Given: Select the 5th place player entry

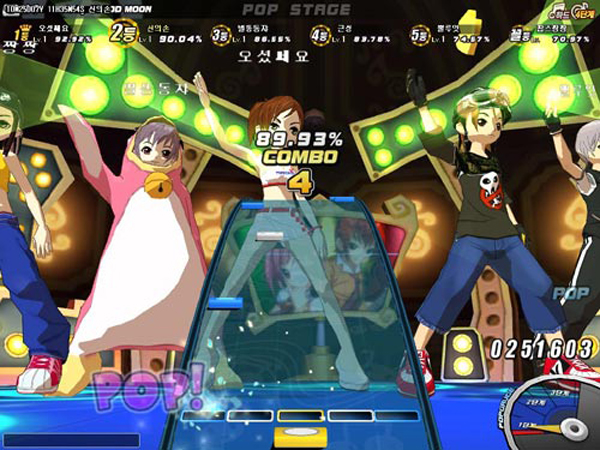Looking at the screenshot, I should [443, 35].
